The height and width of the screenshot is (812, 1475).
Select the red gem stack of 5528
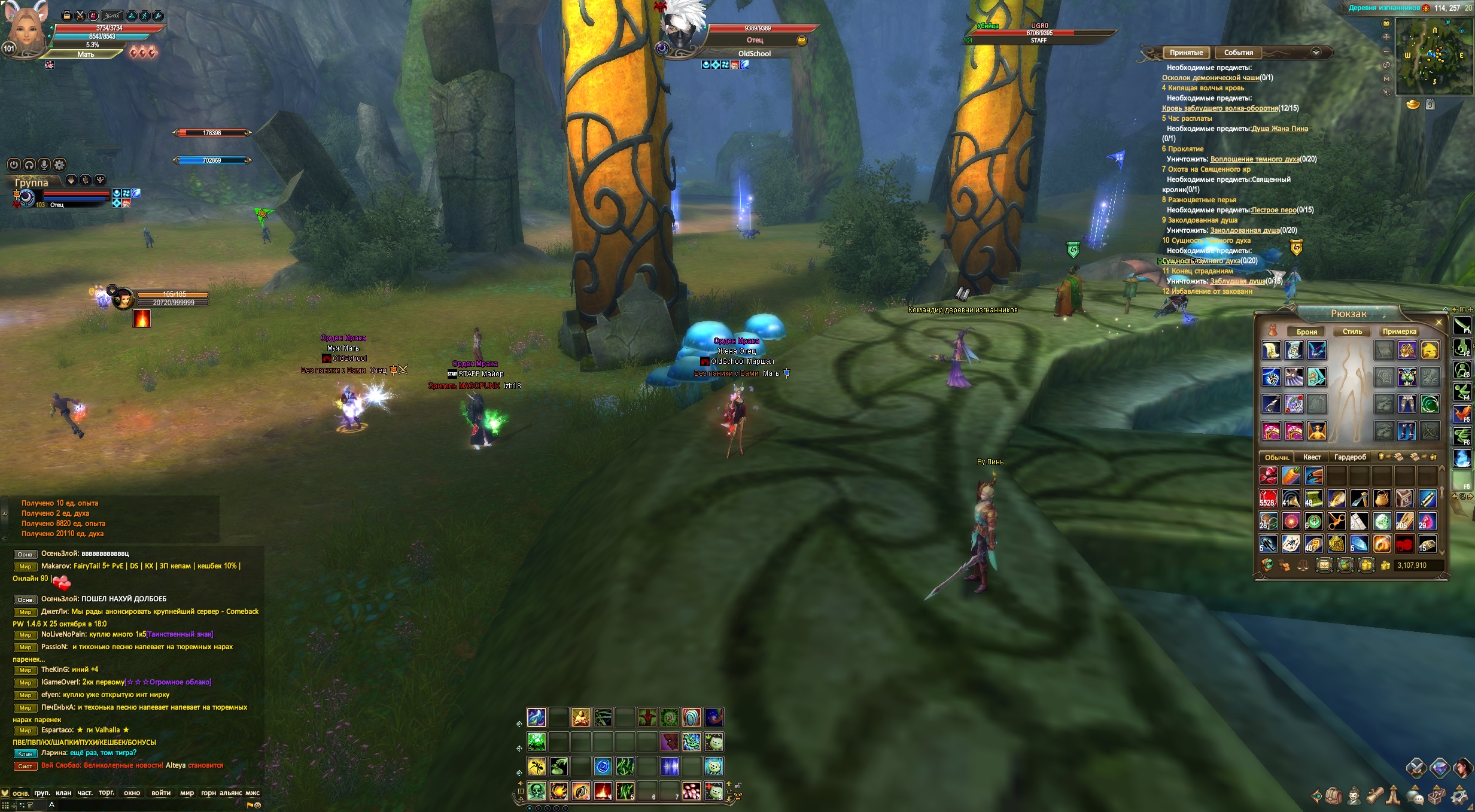pos(1268,498)
